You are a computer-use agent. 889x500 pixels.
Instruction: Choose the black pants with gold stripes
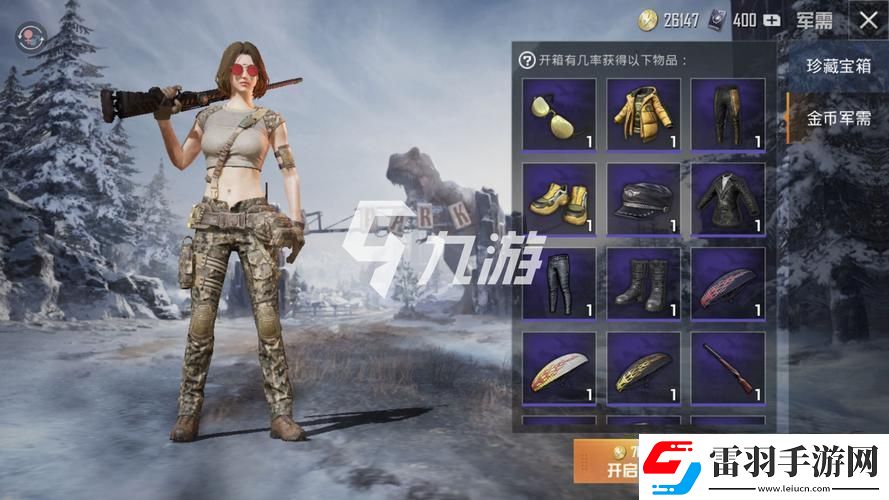click(x=728, y=113)
